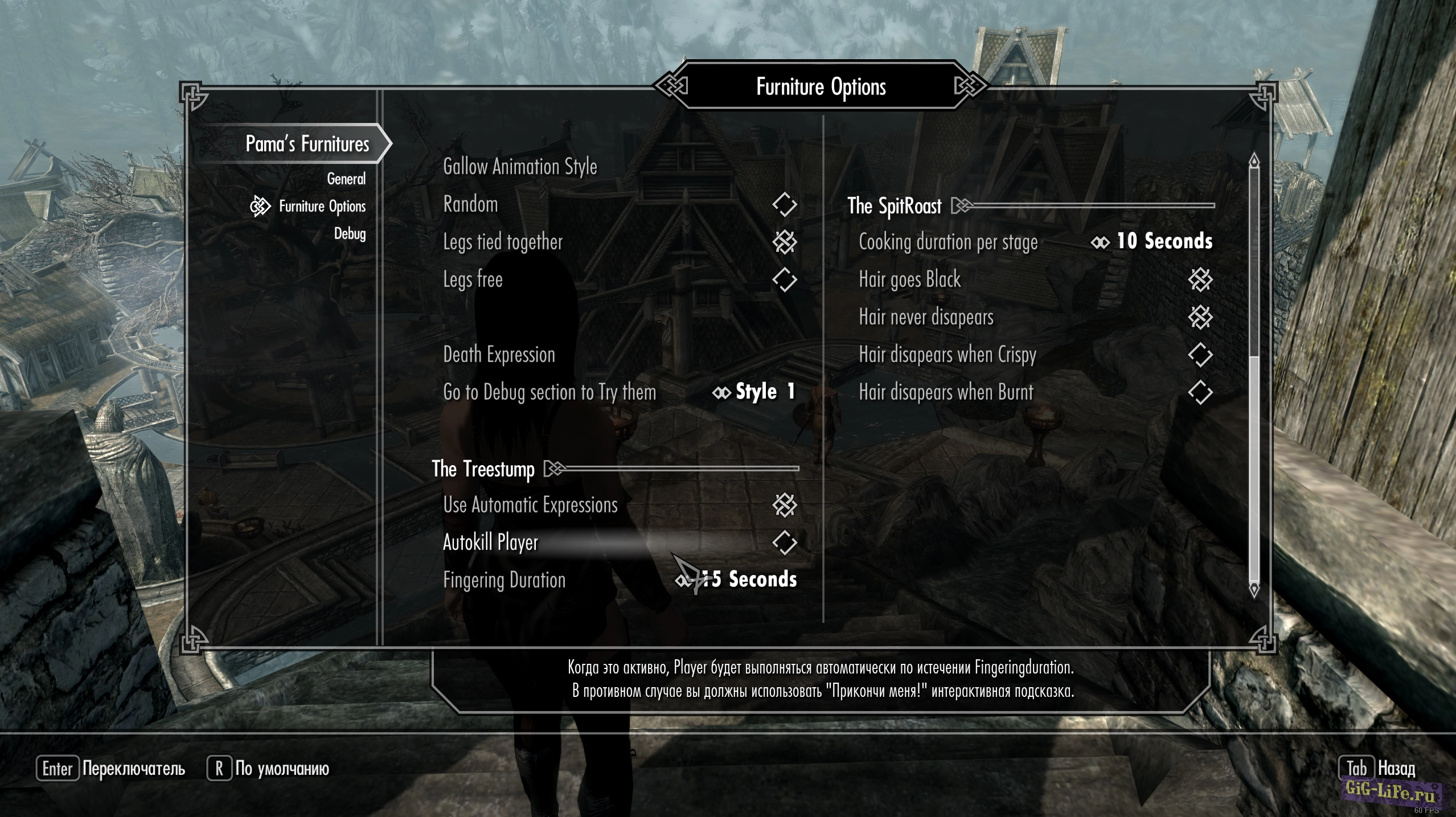Screen dimensions: 1456x817
Task: Toggle the Legs free option
Action: 784,280
